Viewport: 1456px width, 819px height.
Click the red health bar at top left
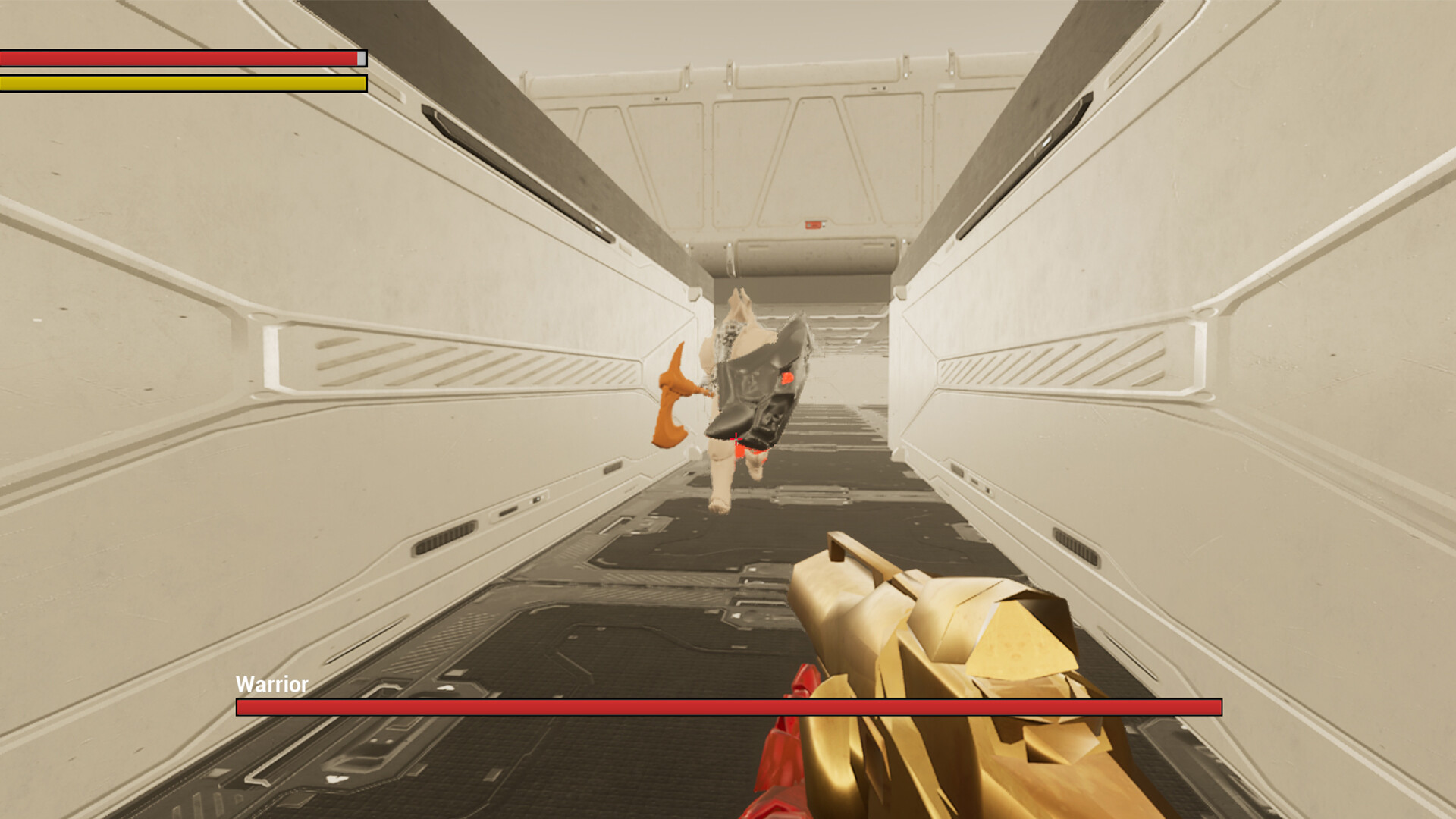click(x=182, y=58)
